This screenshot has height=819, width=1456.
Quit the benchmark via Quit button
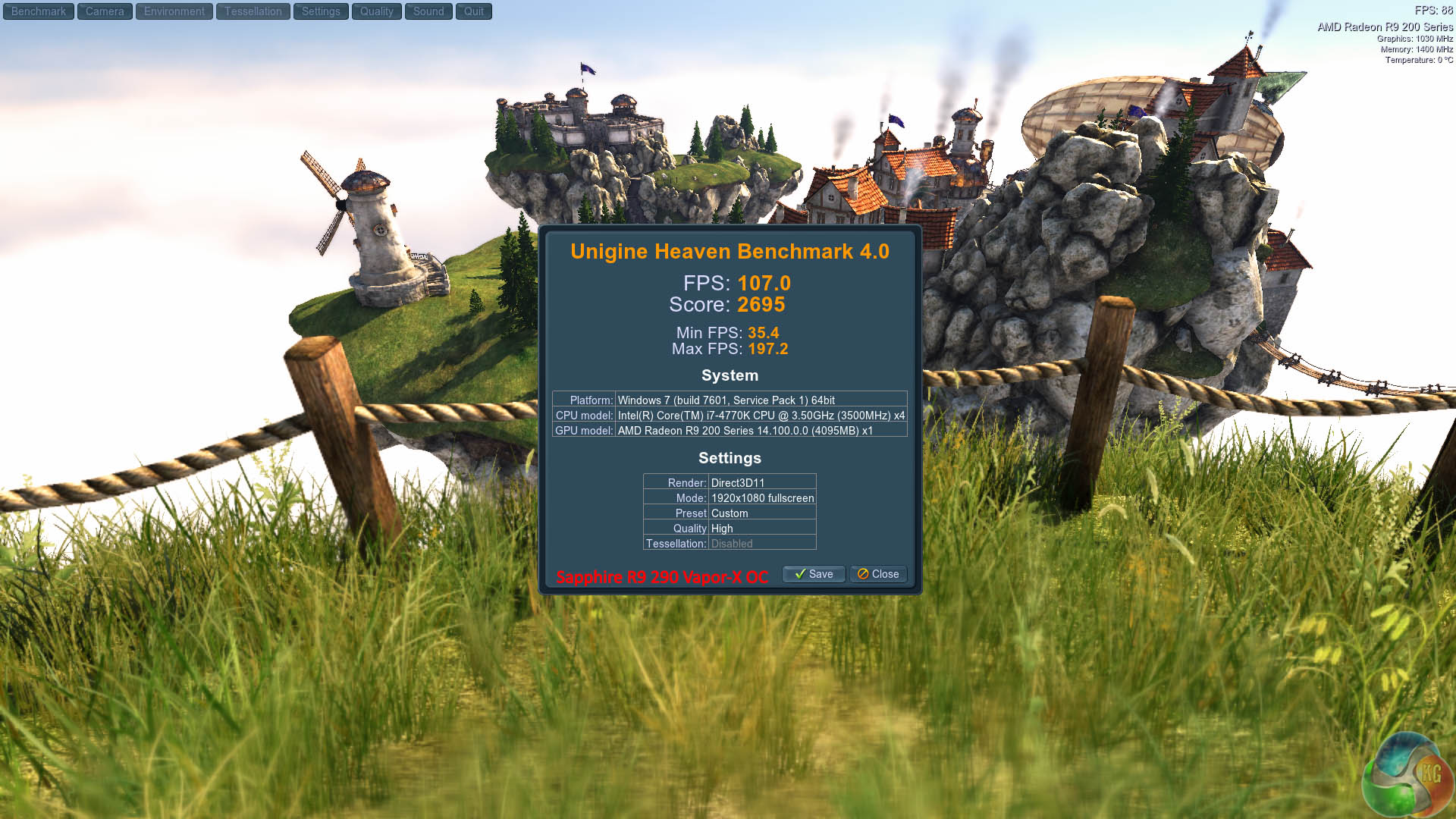point(474,11)
